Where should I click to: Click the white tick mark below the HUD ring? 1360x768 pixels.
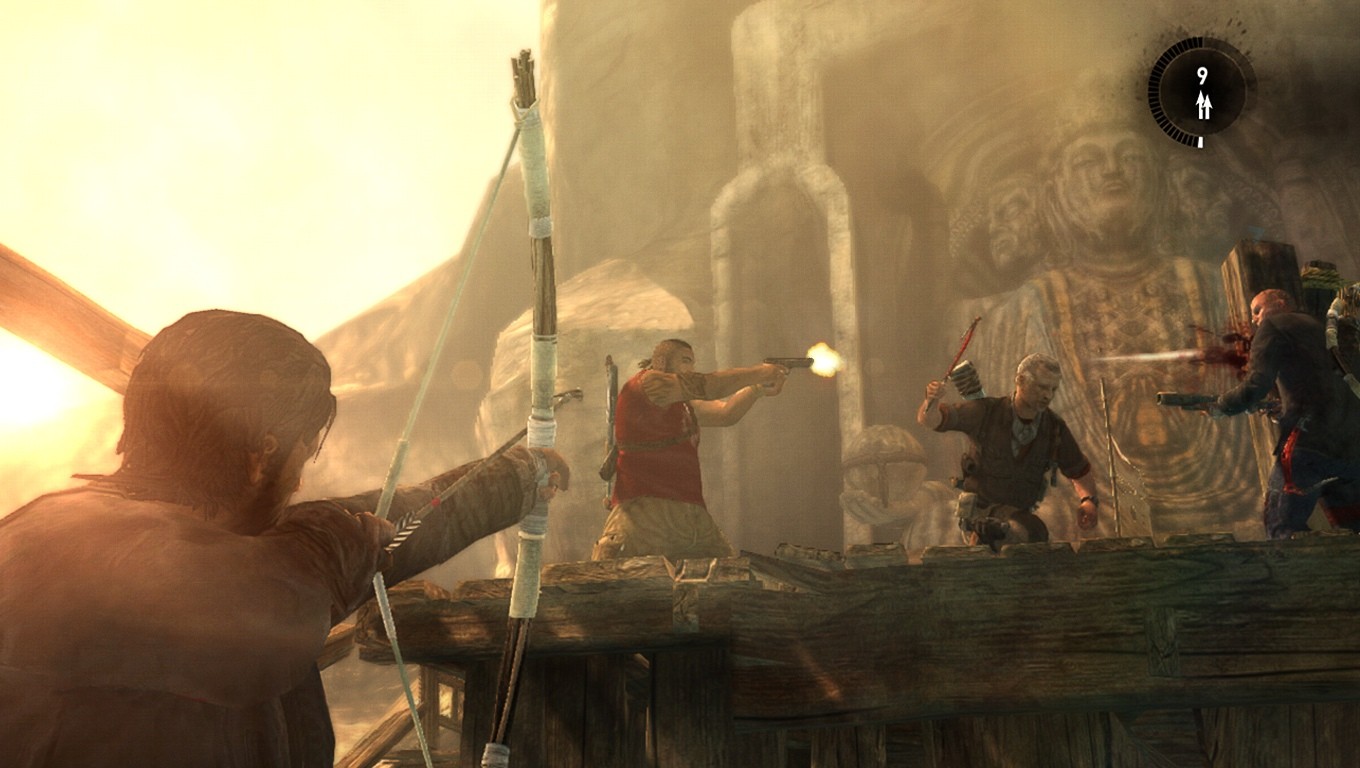[x=1200, y=140]
